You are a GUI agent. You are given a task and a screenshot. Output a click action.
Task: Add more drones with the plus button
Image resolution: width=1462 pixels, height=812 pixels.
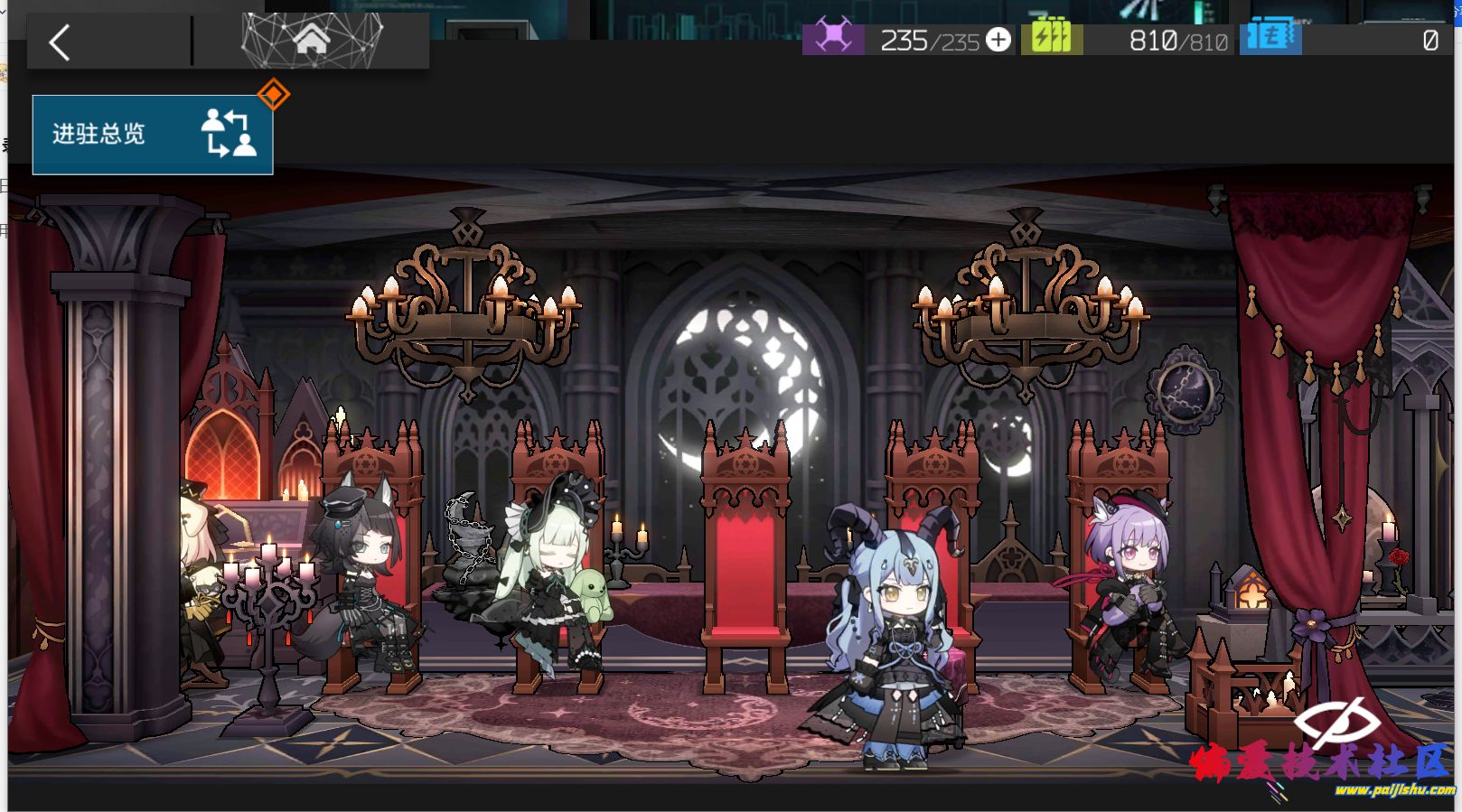998,40
